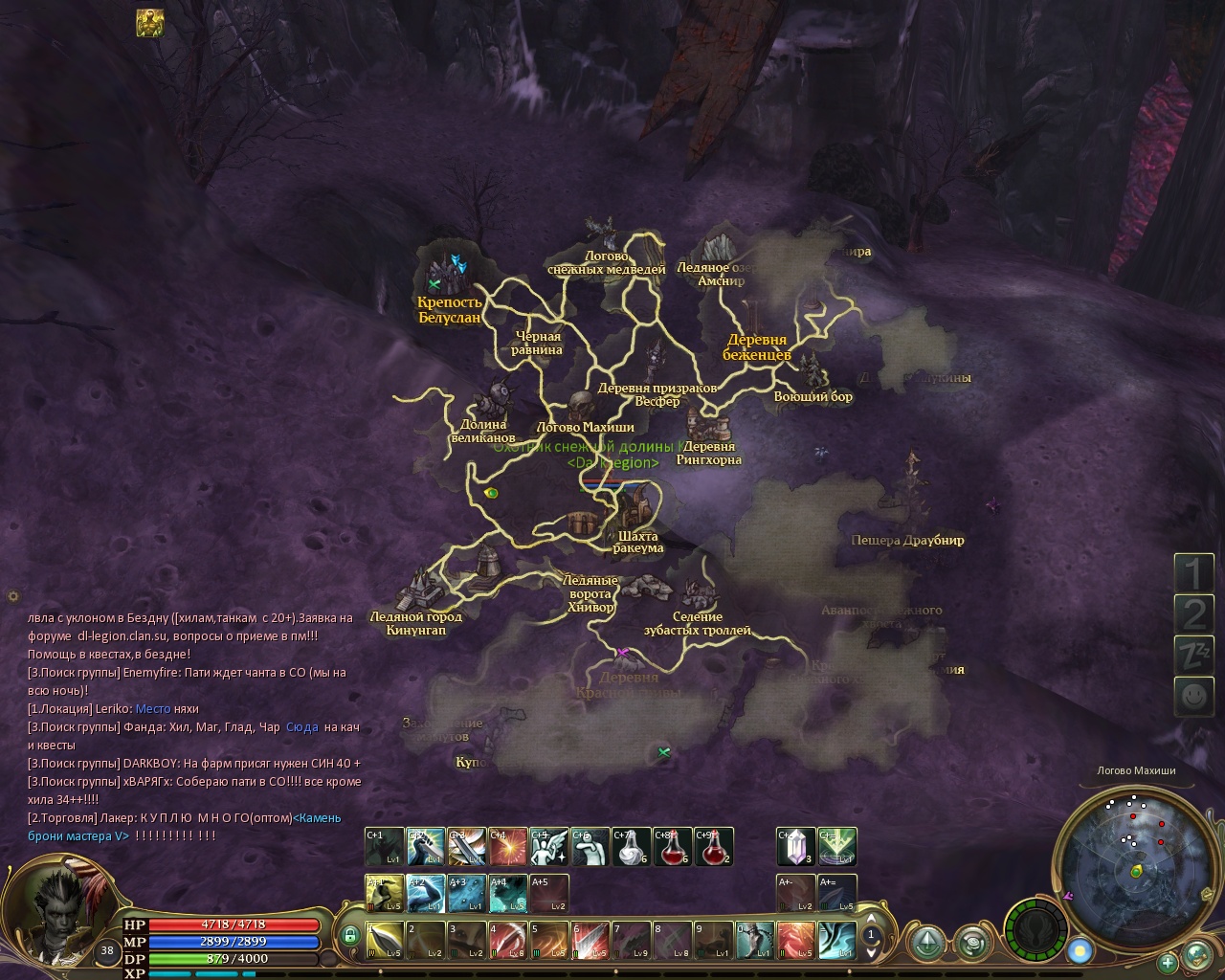Click the green plus button below minimap
This screenshot has width=1225, height=980.
click(x=1167, y=962)
